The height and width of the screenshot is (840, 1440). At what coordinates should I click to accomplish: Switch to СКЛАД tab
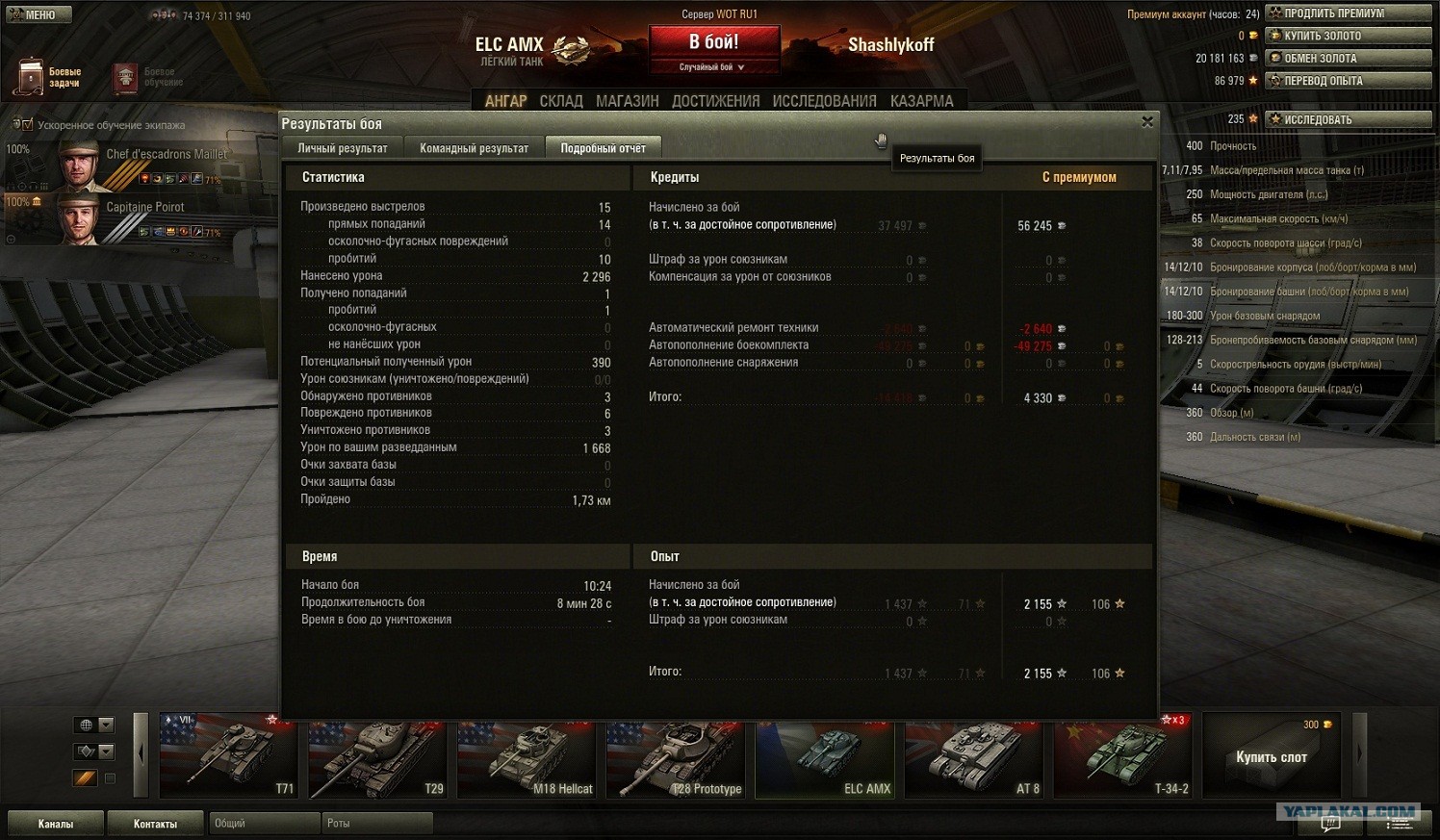[x=561, y=101]
